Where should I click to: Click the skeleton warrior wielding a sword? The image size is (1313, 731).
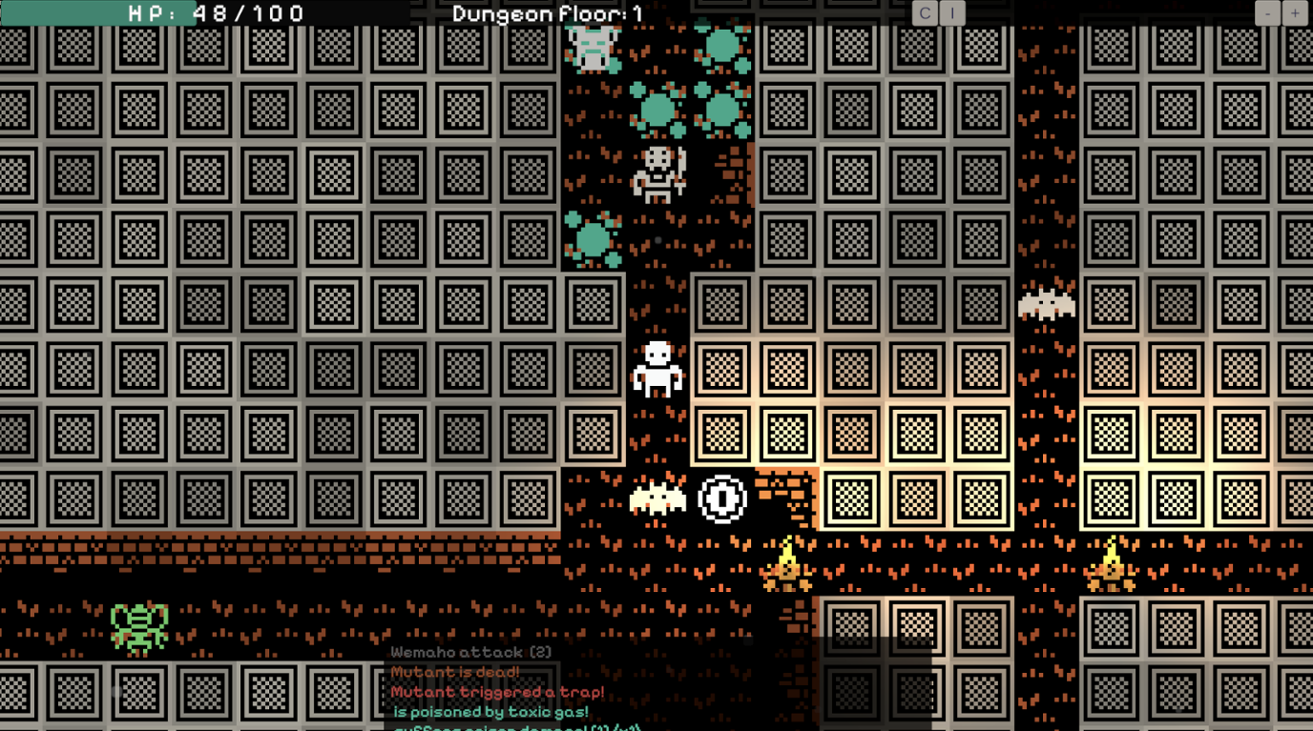pos(659,175)
